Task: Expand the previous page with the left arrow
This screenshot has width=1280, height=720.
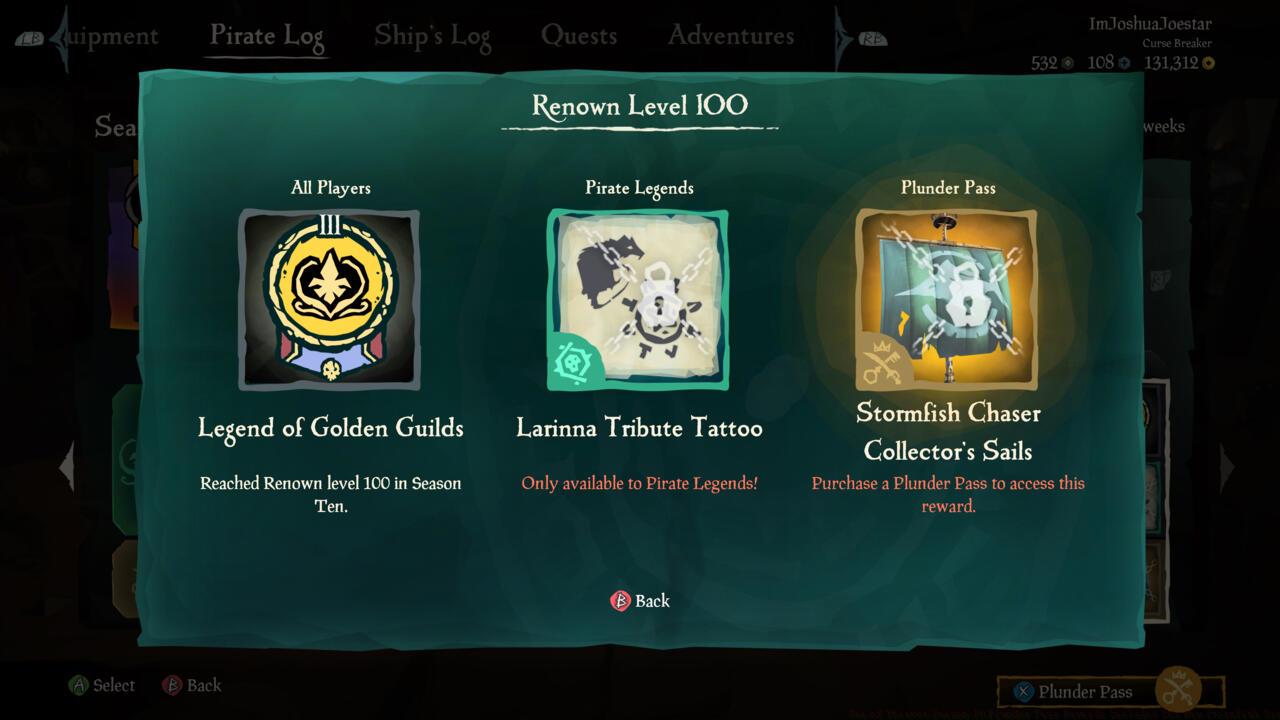Action: point(65,465)
